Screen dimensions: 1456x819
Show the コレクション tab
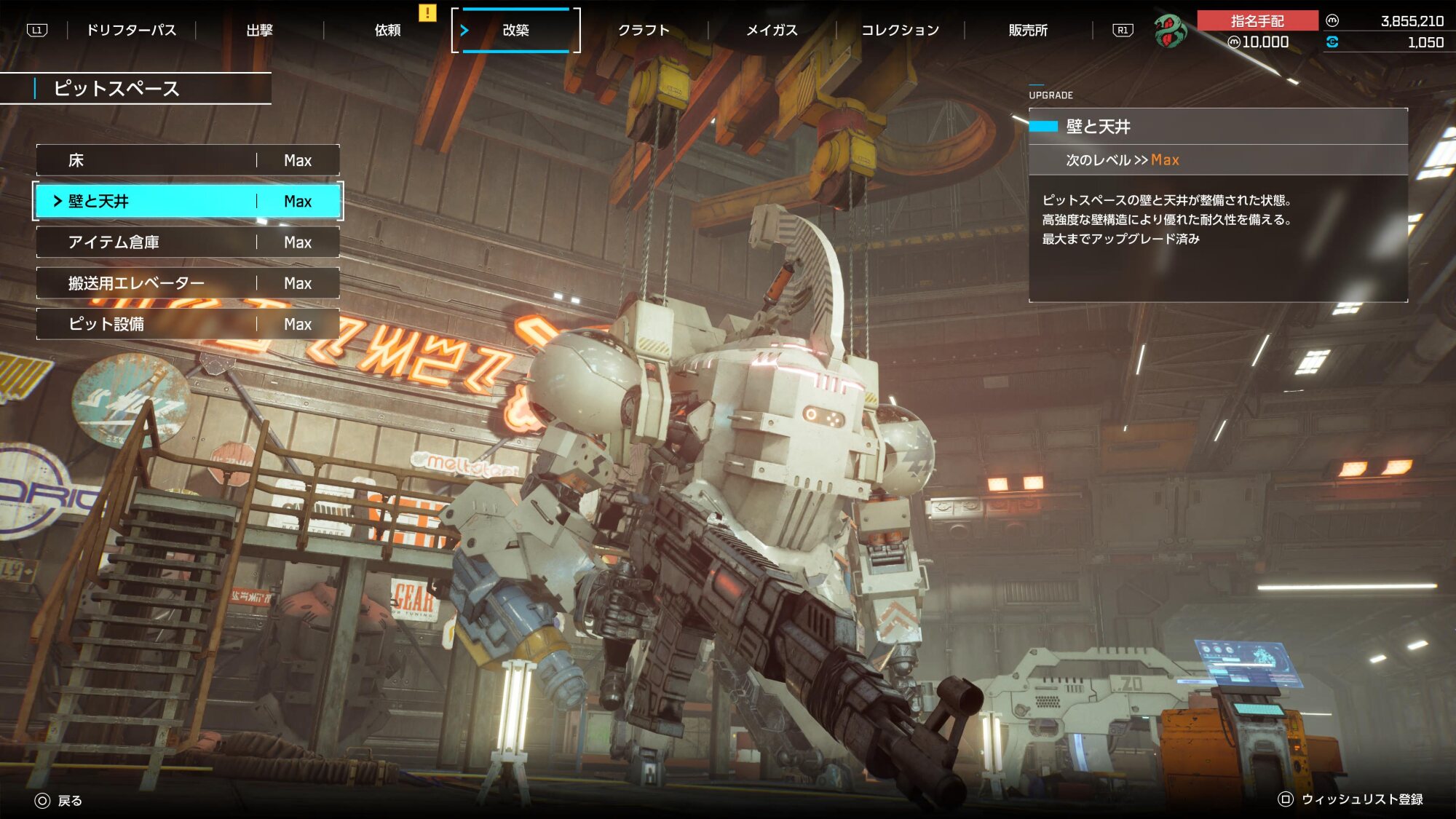coord(900,31)
